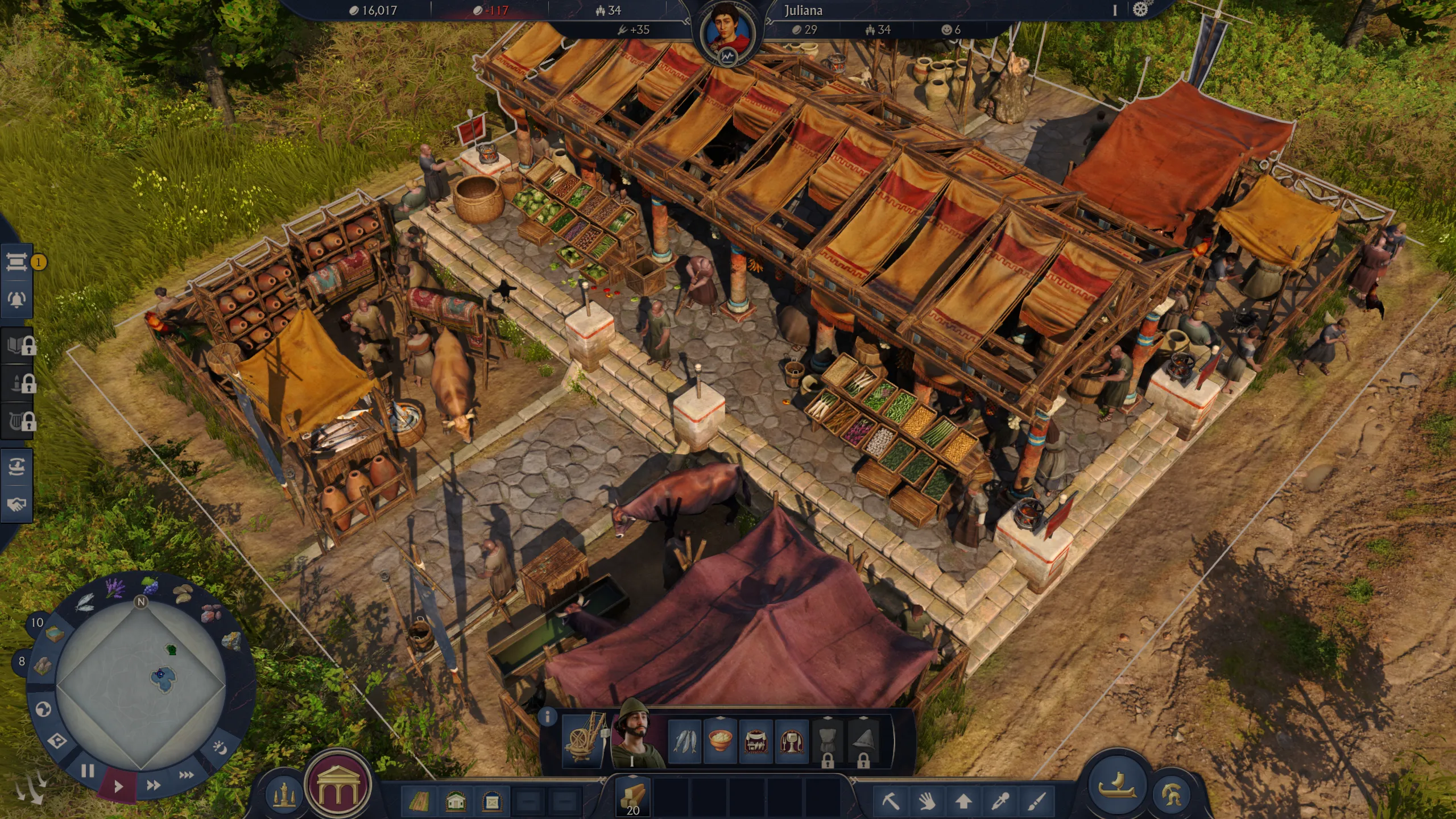This screenshot has width=1456, height=819.
Task: Open the ship construction menu
Action: click(1117, 787)
